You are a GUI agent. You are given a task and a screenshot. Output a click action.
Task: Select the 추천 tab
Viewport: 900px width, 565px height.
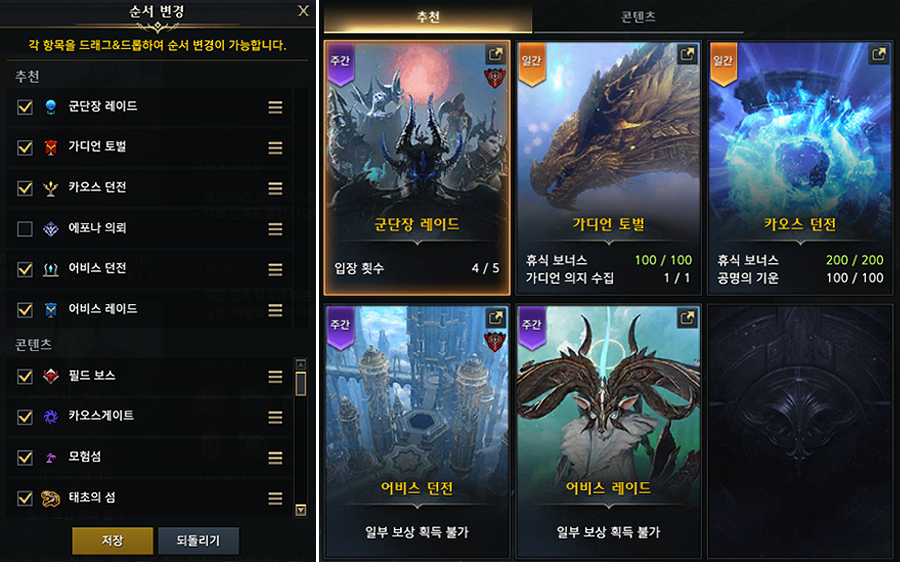(x=428, y=17)
